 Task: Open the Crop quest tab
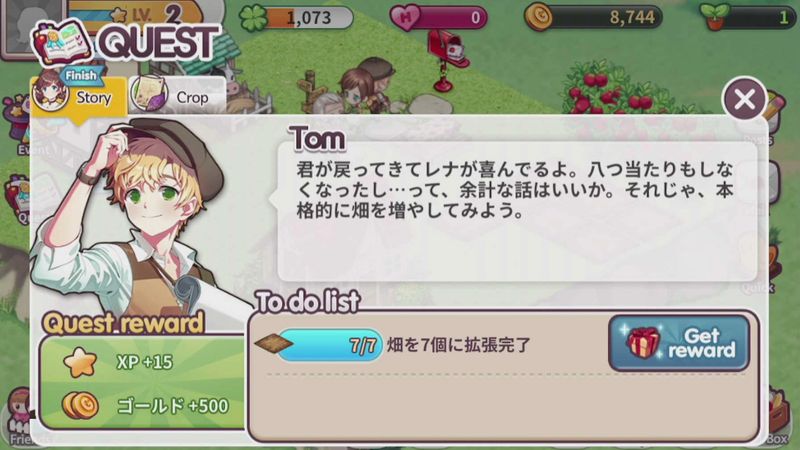point(176,97)
